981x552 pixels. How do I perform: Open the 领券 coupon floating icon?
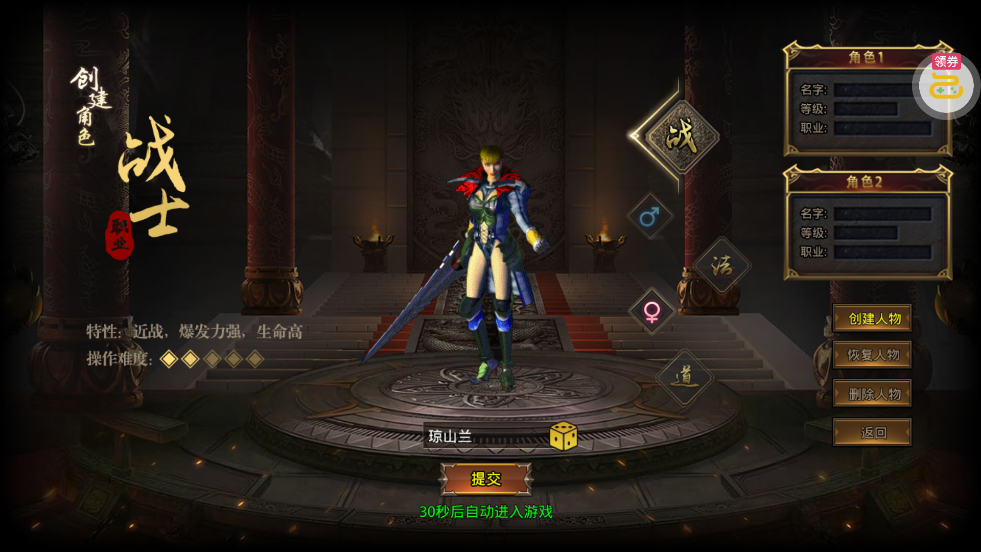tap(945, 82)
